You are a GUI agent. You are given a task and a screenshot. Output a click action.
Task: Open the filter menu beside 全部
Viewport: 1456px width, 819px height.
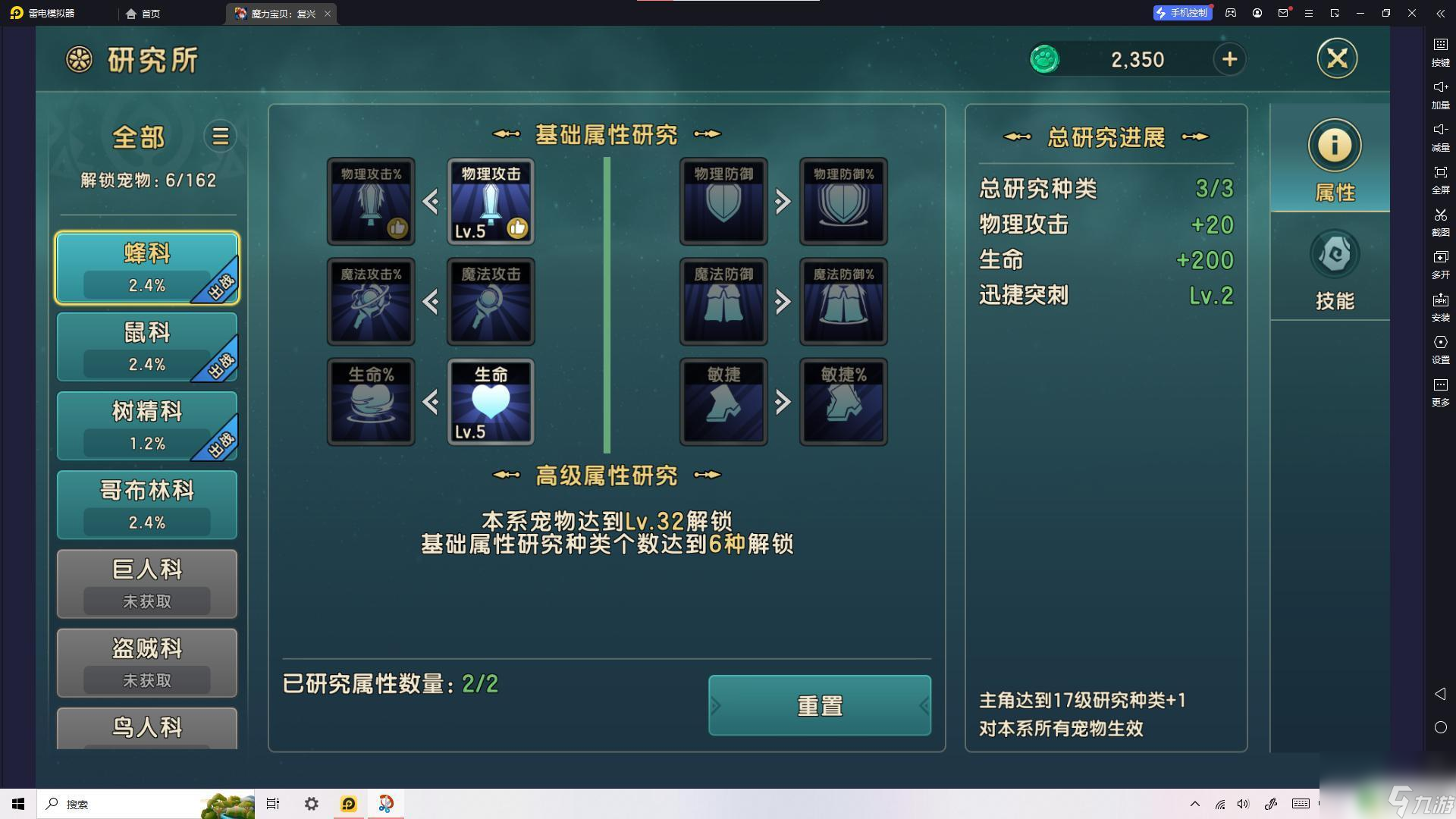[x=219, y=136]
